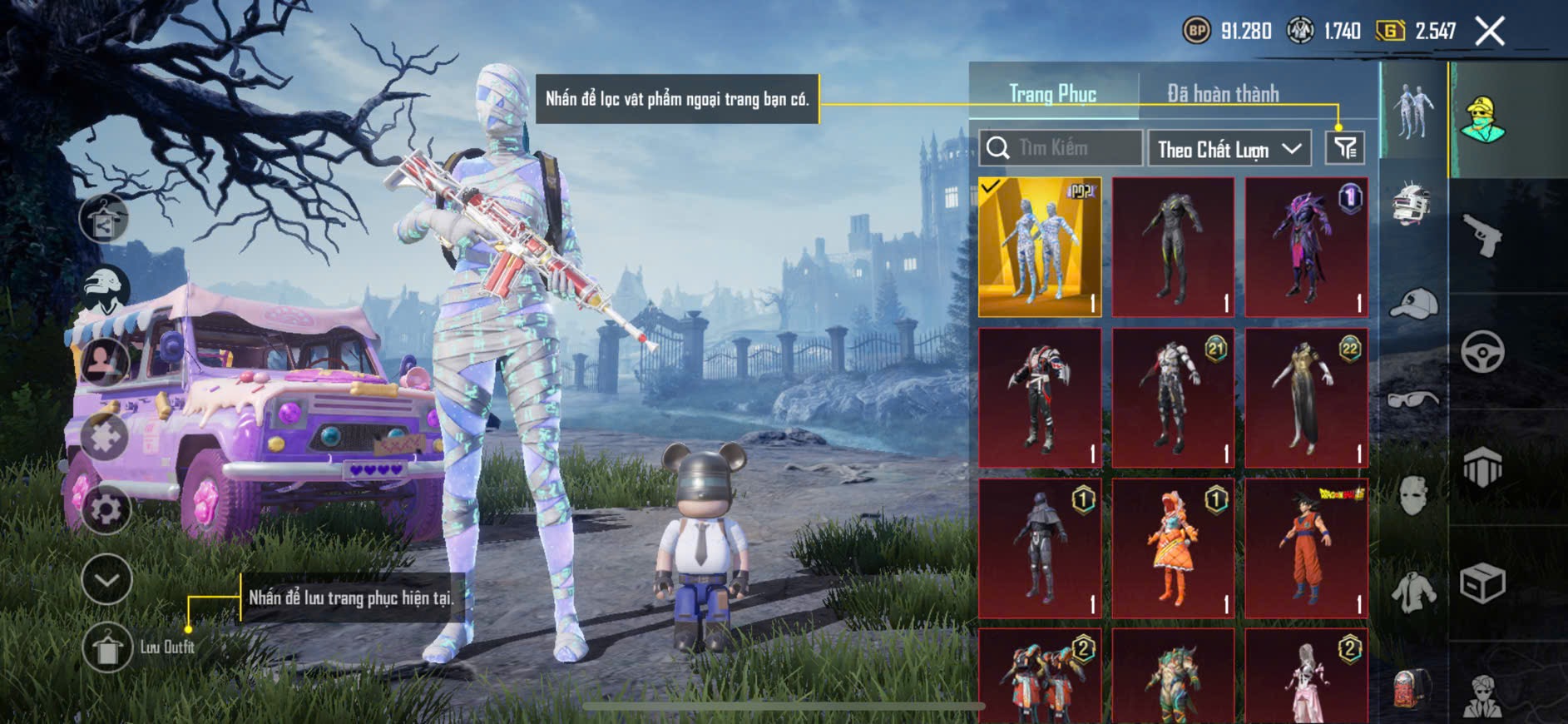Switch to the Trang Phục tab
The width and height of the screenshot is (1568, 724).
(x=1052, y=94)
